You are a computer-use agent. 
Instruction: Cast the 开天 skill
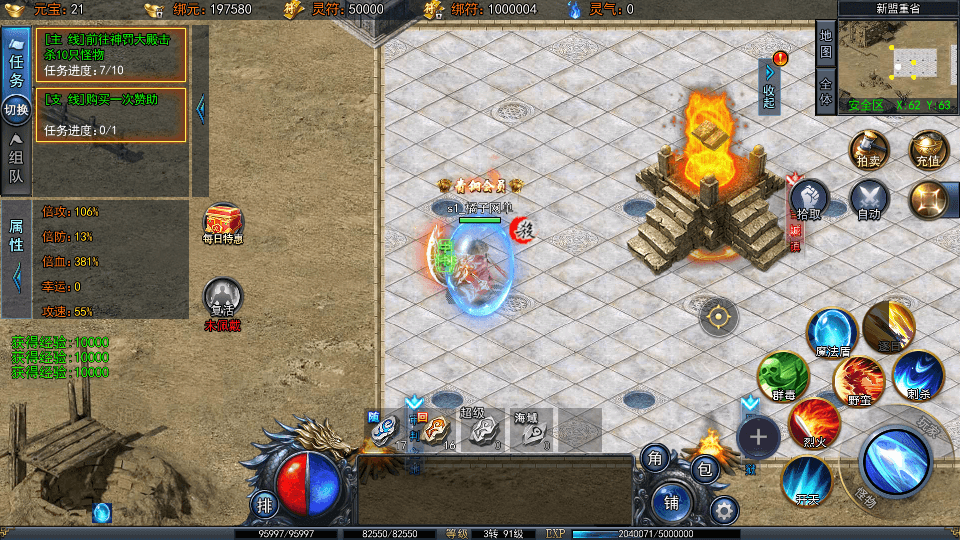[x=806, y=479]
